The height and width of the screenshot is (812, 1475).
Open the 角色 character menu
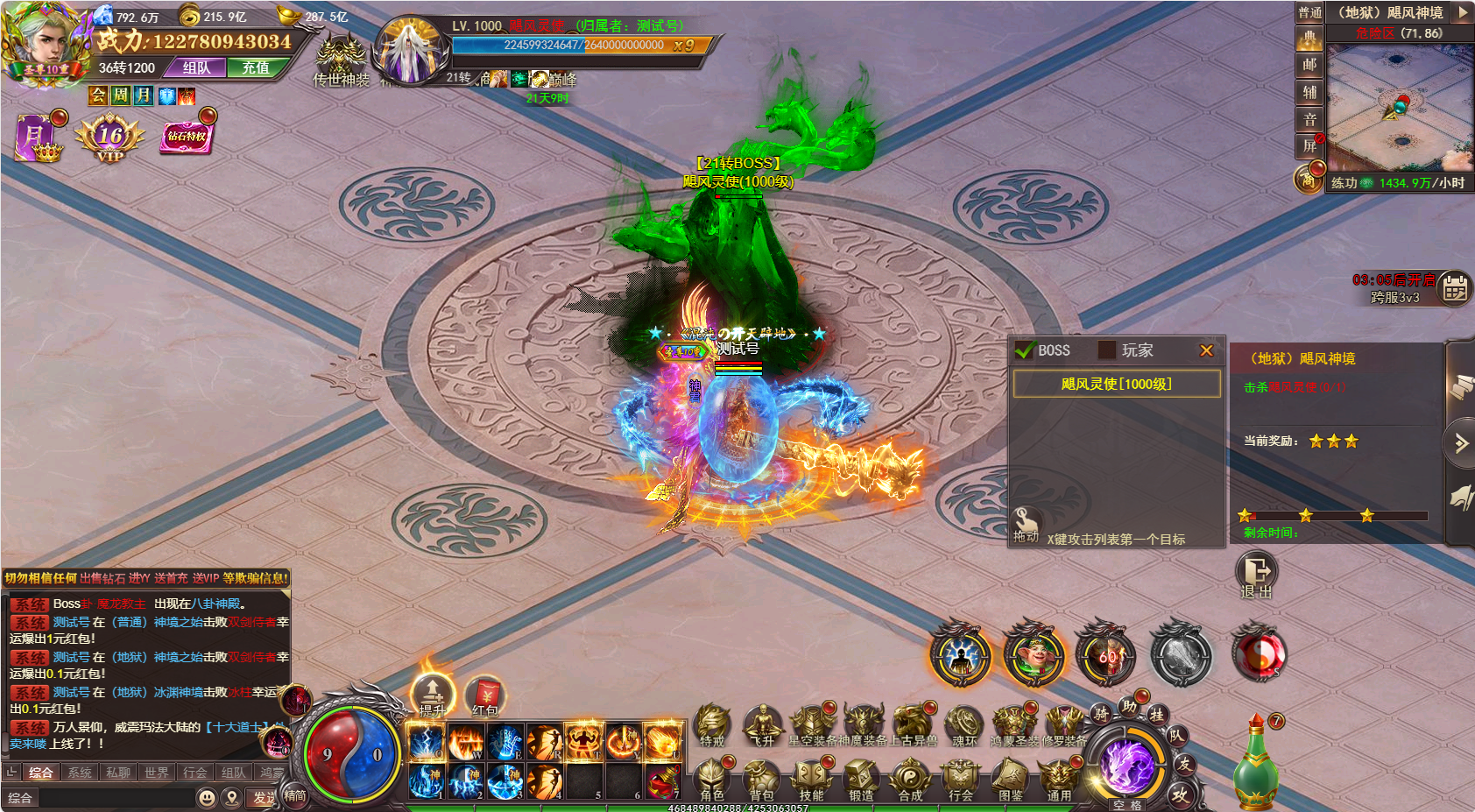712,779
